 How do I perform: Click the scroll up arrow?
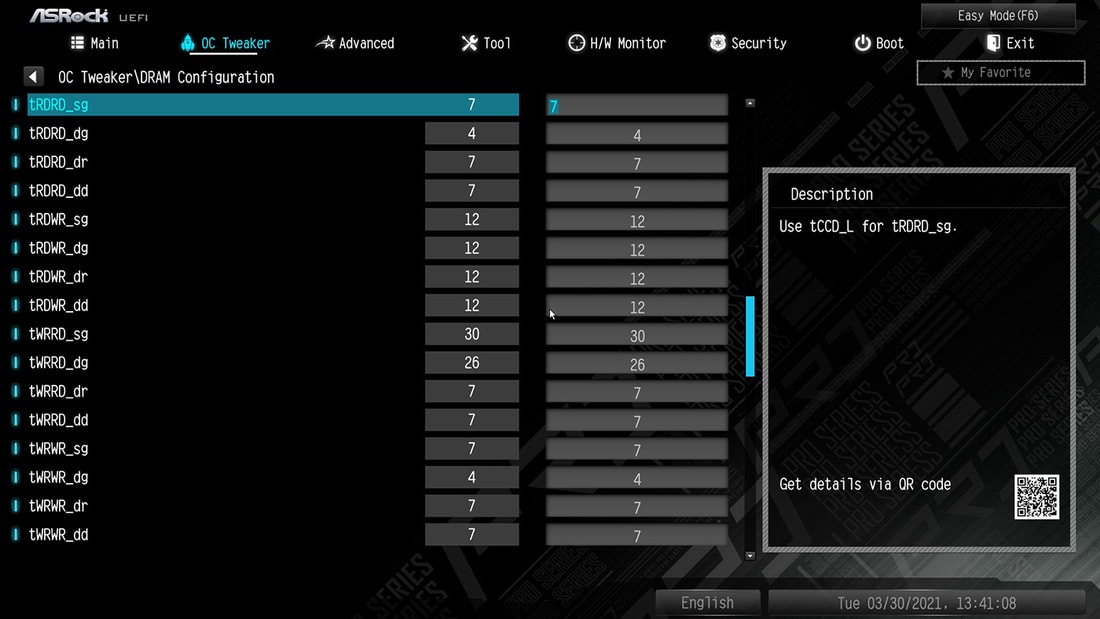(x=750, y=102)
